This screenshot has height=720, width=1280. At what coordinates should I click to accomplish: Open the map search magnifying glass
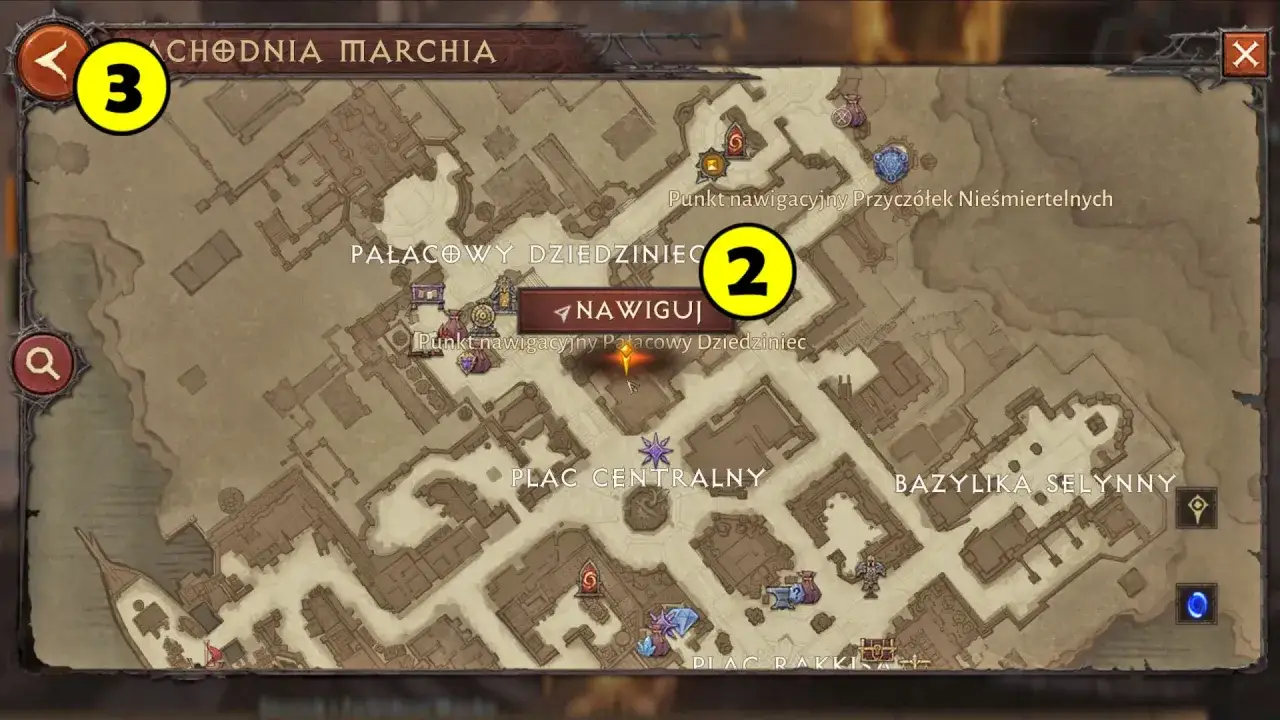point(43,362)
